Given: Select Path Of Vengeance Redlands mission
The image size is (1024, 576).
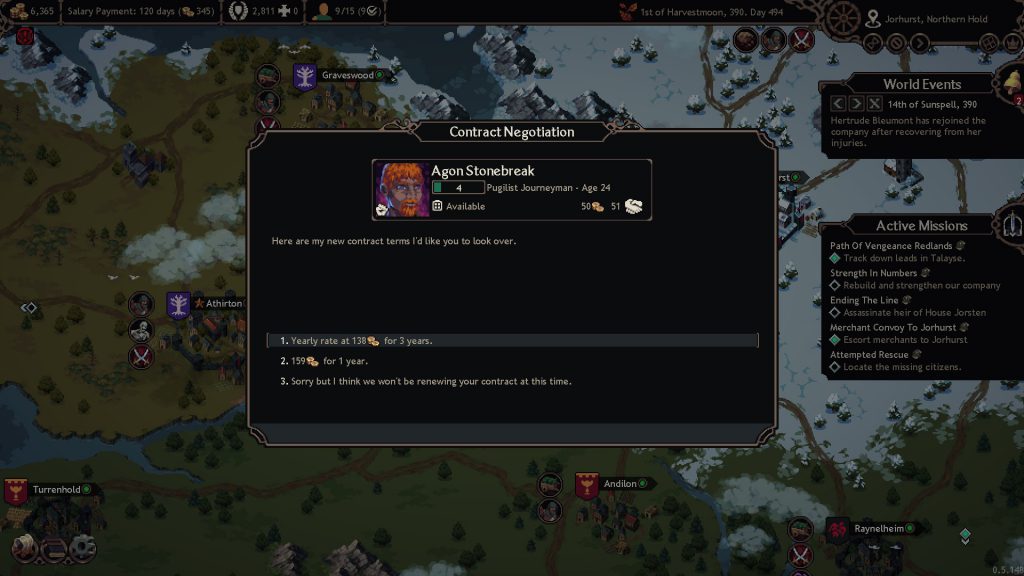Looking at the screenshot, I should tap(890, 245).
